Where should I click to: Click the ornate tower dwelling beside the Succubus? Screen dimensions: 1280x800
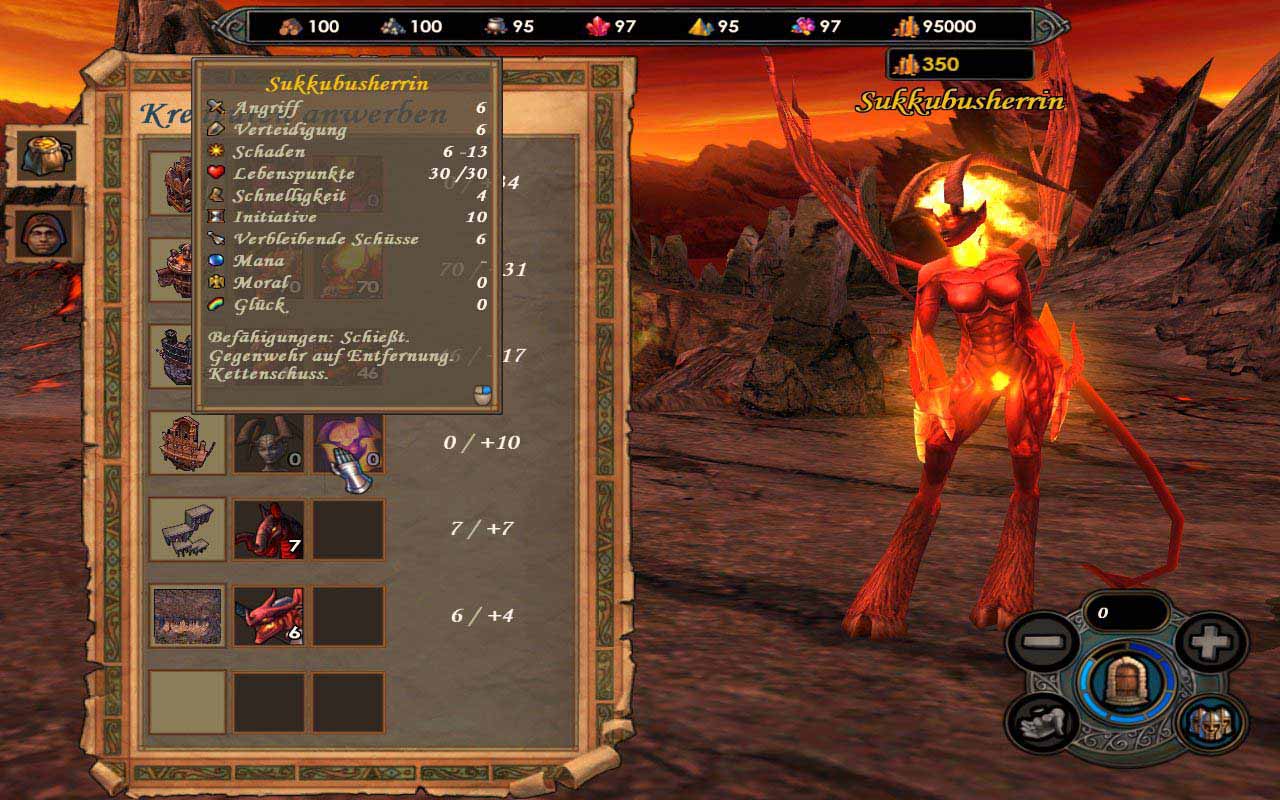[187, 442]
